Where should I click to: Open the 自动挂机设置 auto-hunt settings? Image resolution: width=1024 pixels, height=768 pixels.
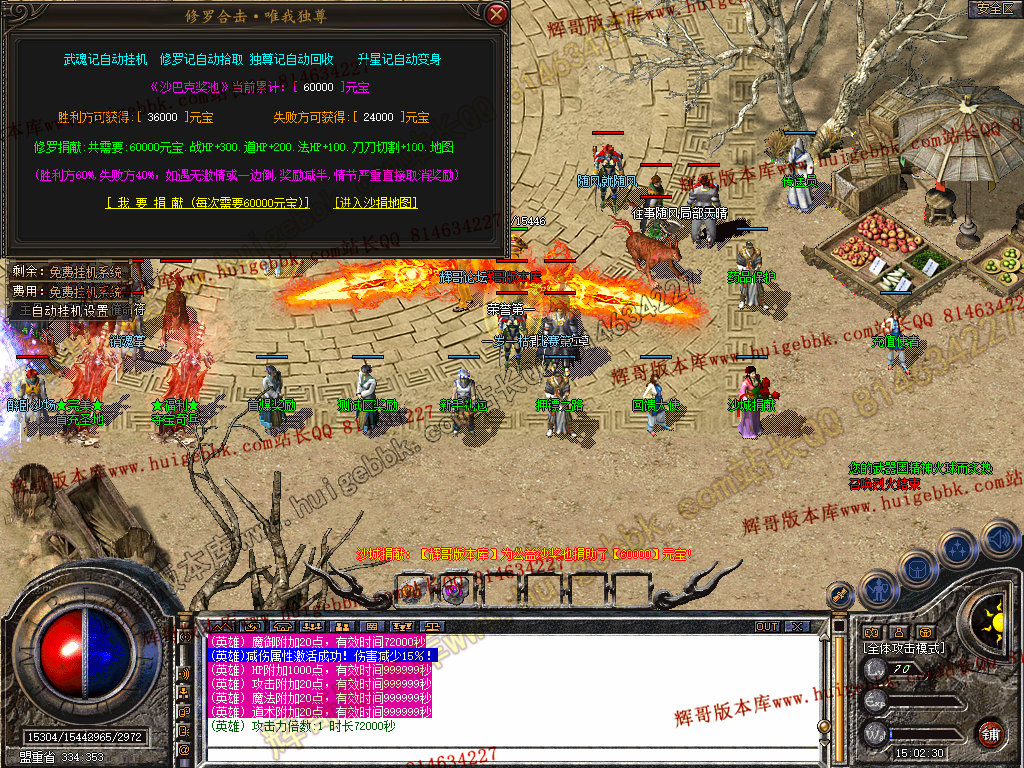click(75, 310)
